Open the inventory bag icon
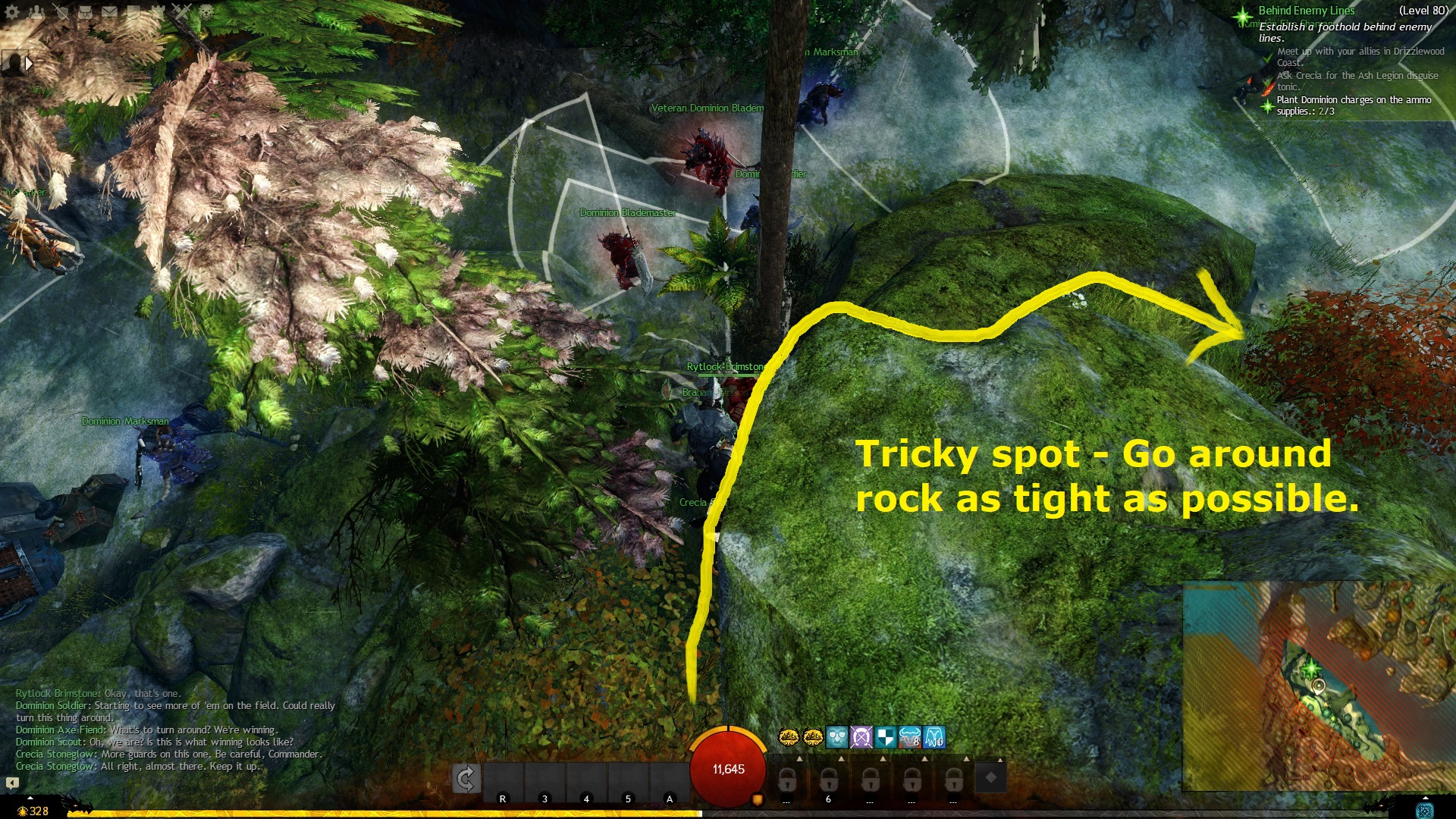Screen dimensions: 1456x819 85,11
